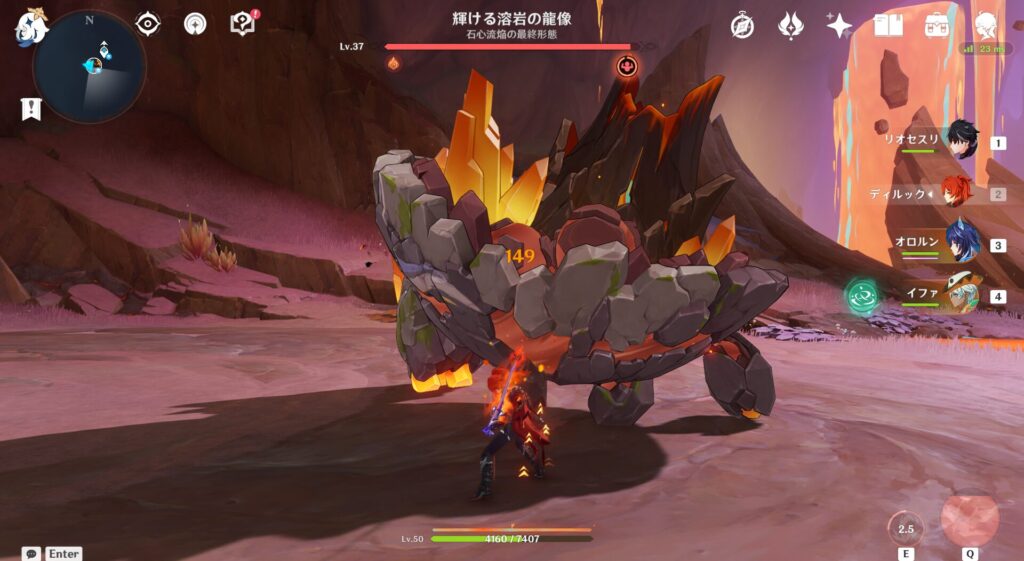Open the icon with the red notification dot
The height and width of the screenshot is (561, 1024).
click(x=242, y=24)
